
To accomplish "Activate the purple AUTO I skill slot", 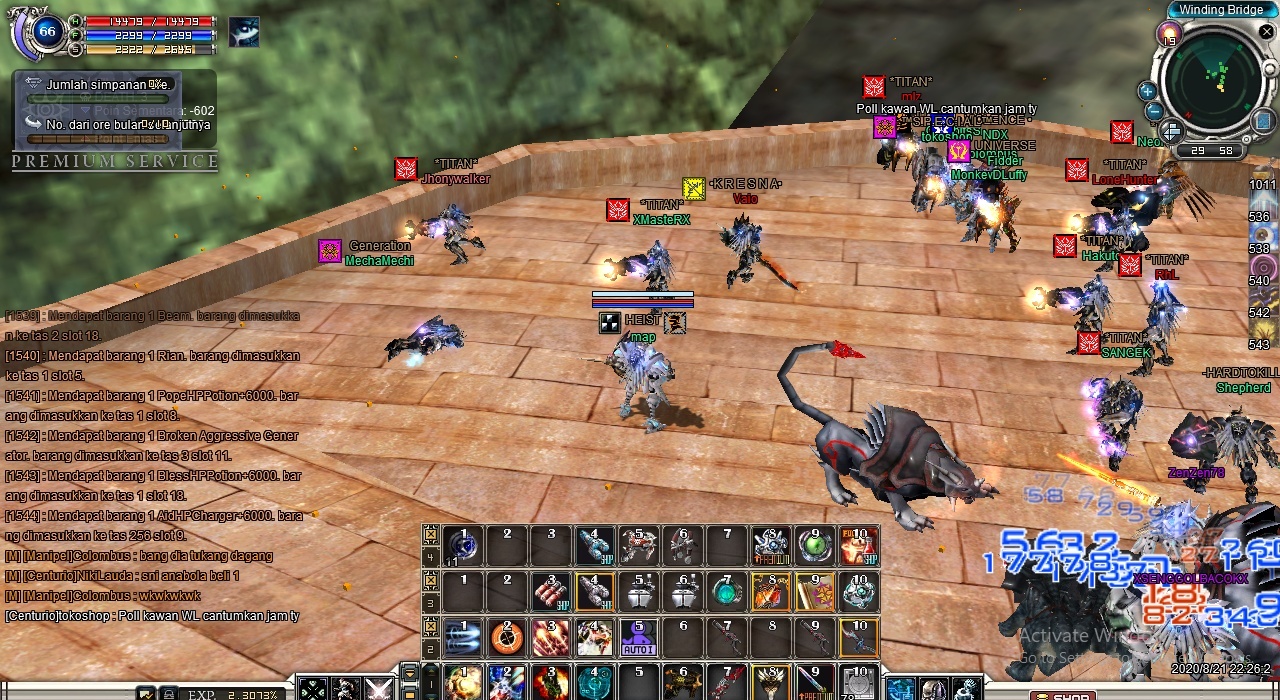I will coord(638,637).
